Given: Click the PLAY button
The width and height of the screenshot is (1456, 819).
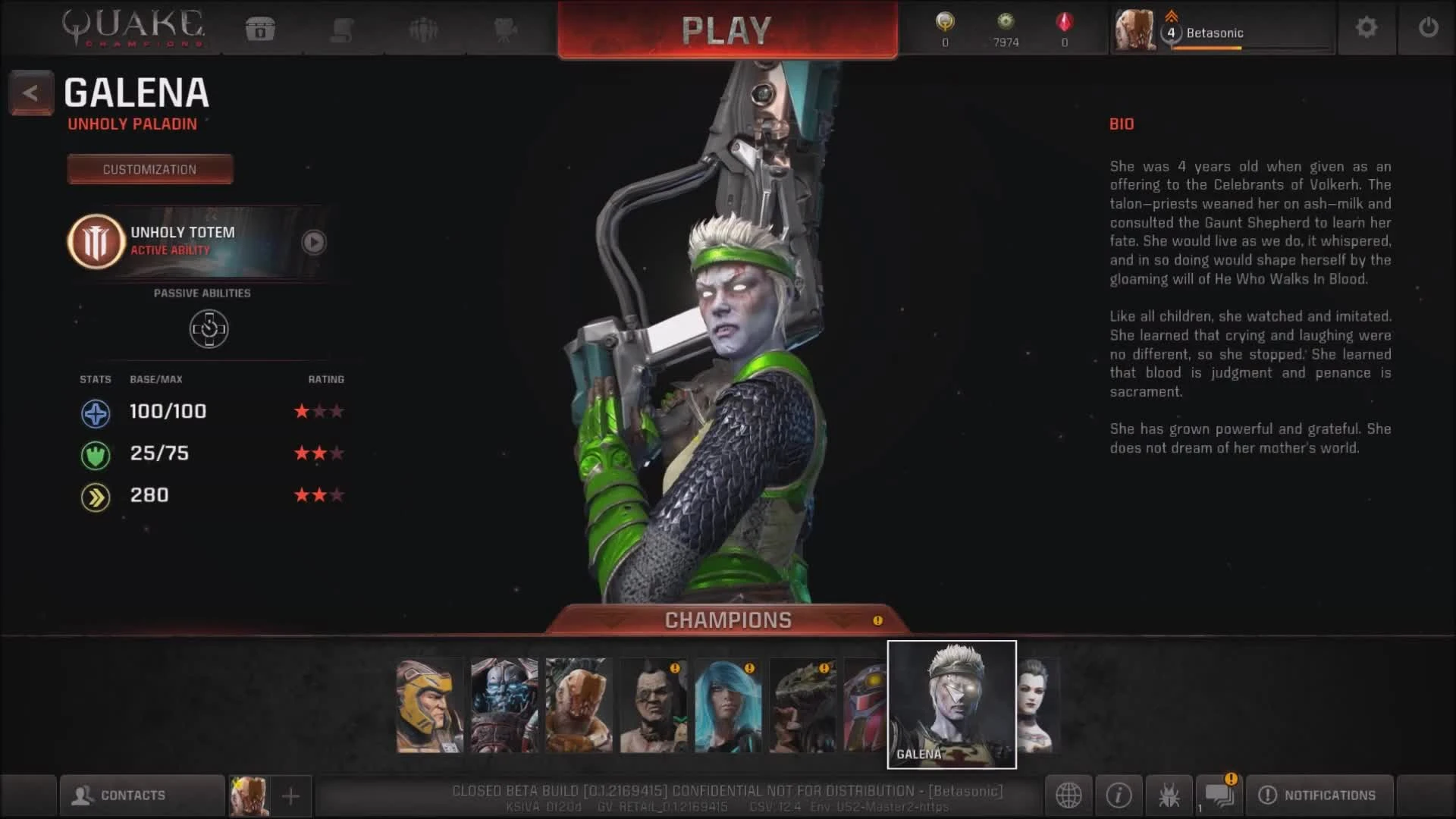Looking at the screenshot, I should (726, 30).
